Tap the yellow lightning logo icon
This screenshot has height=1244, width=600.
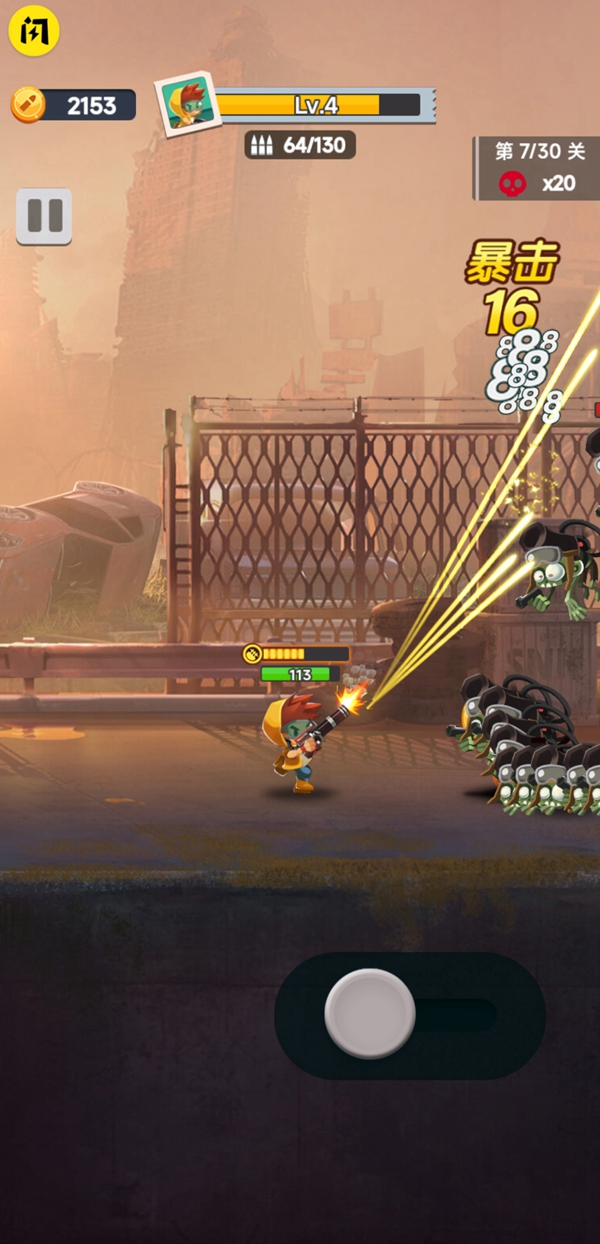(x=34, y=31)
